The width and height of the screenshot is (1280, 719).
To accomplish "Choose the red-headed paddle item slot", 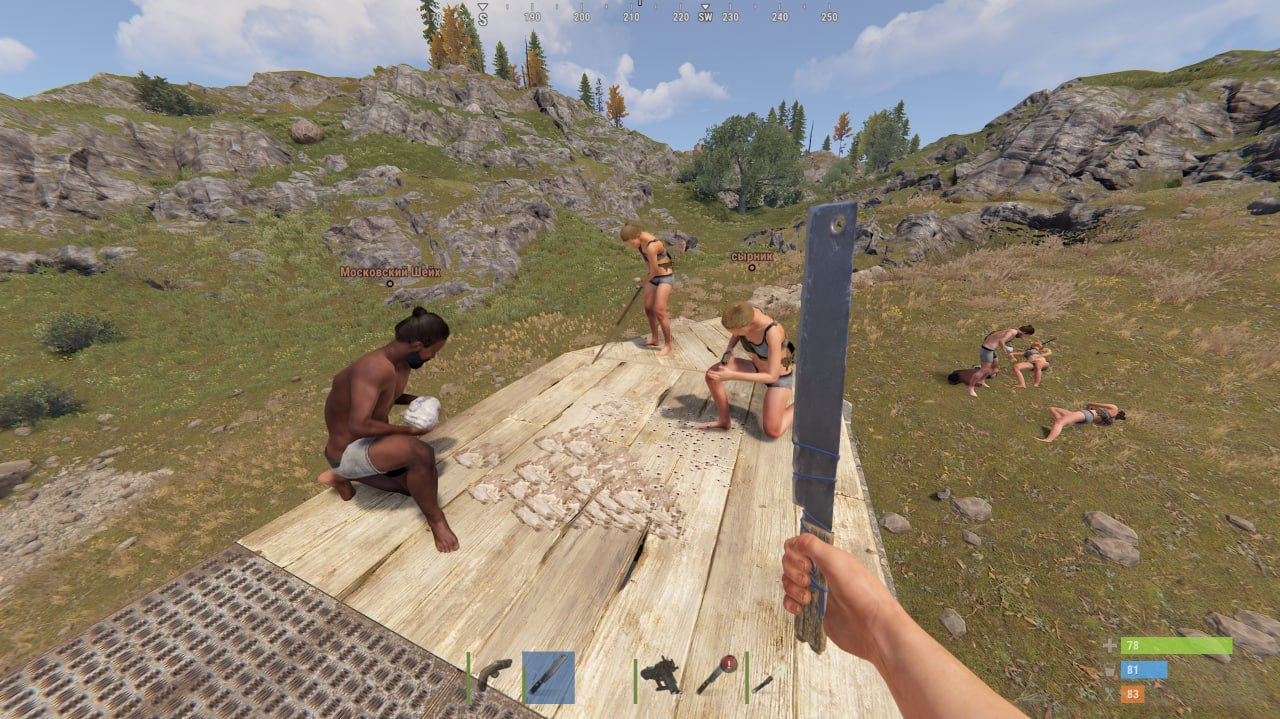I will [717, 674].
